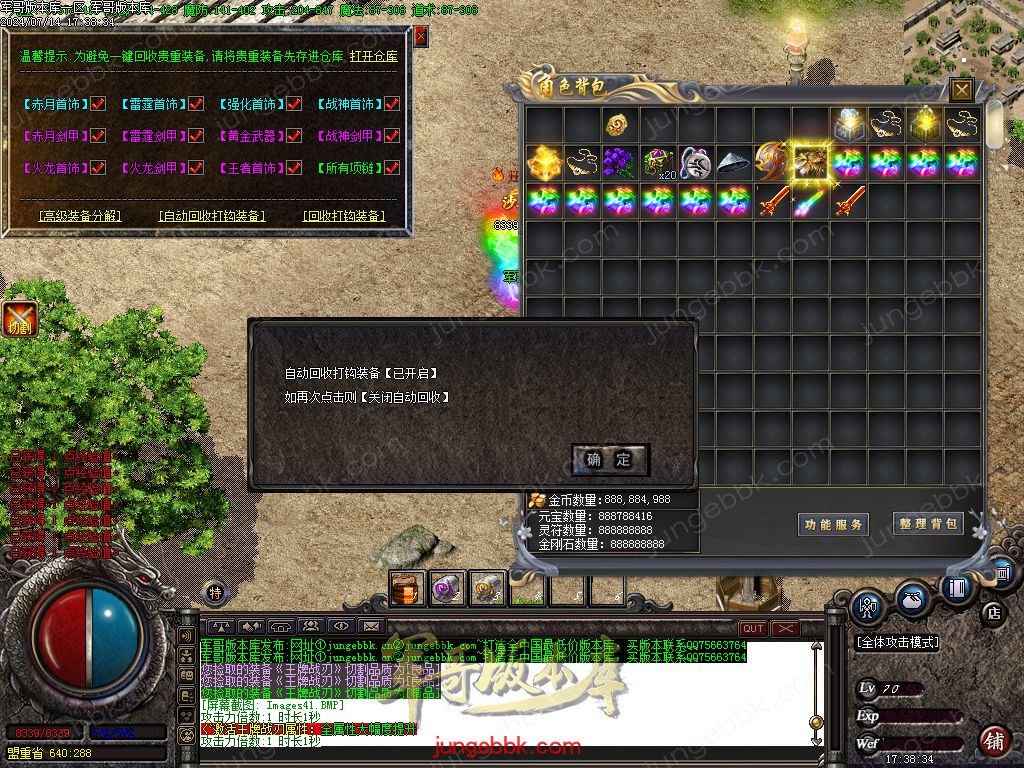Uncheck the 雷霆剑甲 recycle option

[x=196, y=136]
